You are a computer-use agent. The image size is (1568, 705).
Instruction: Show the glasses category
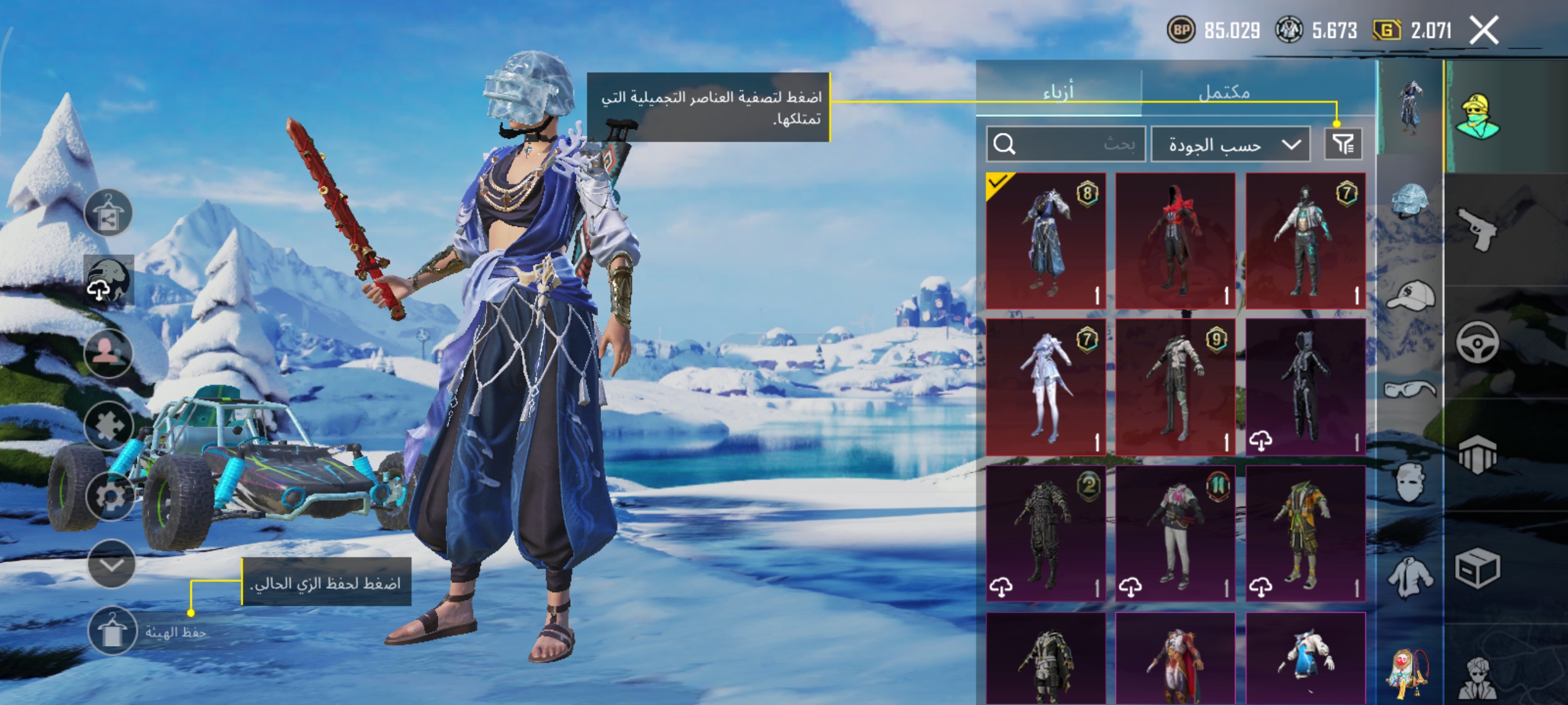(x=1409, y=389)
